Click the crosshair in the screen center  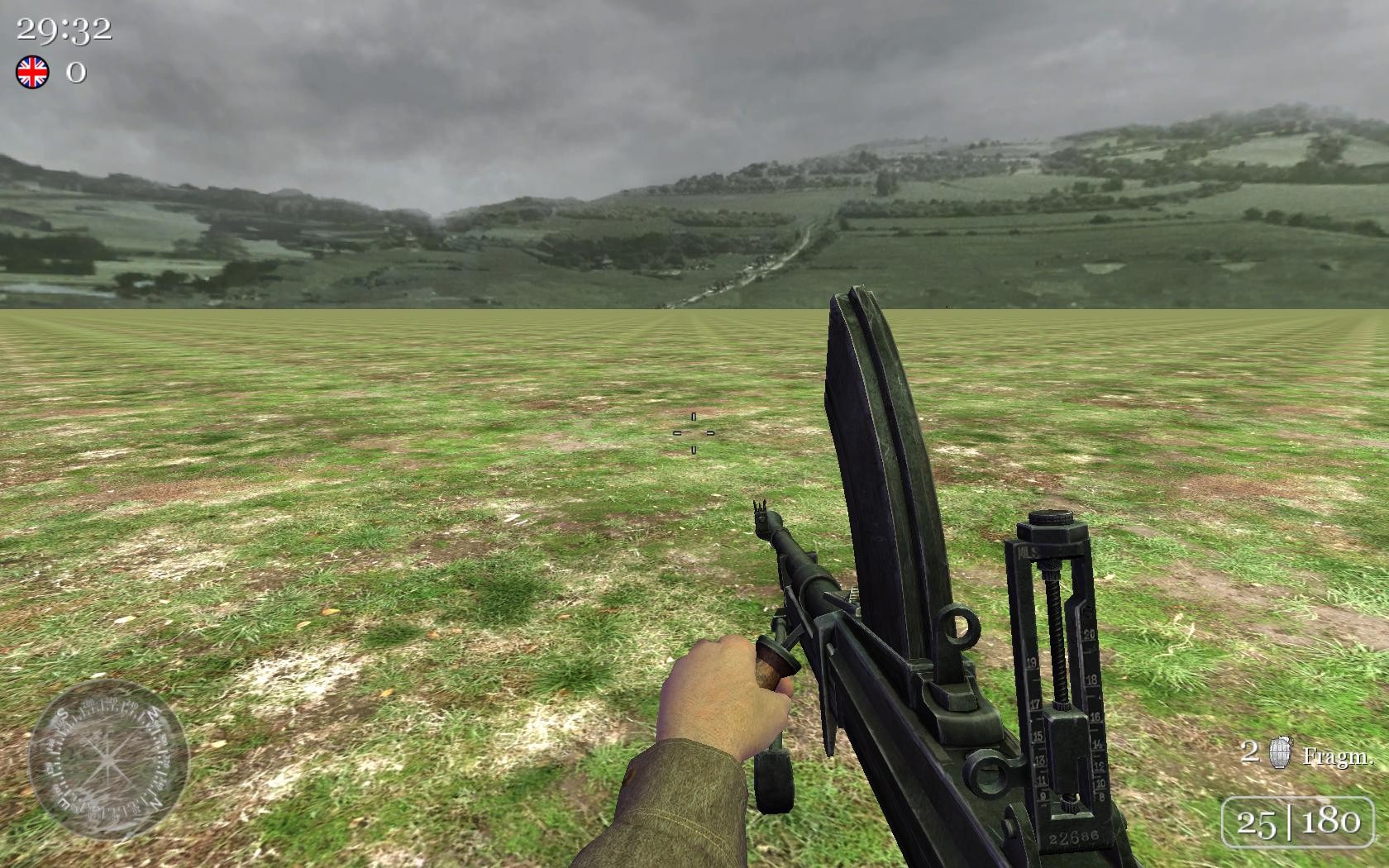tap(692, 432)
